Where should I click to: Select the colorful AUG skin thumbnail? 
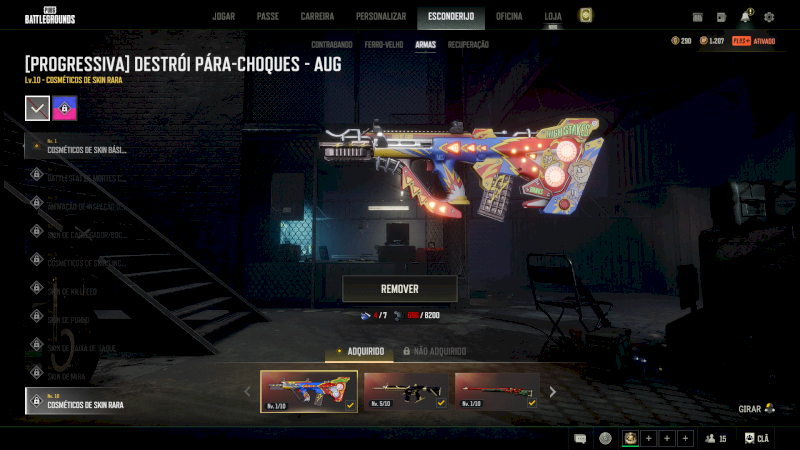click(x=309, y=391)
